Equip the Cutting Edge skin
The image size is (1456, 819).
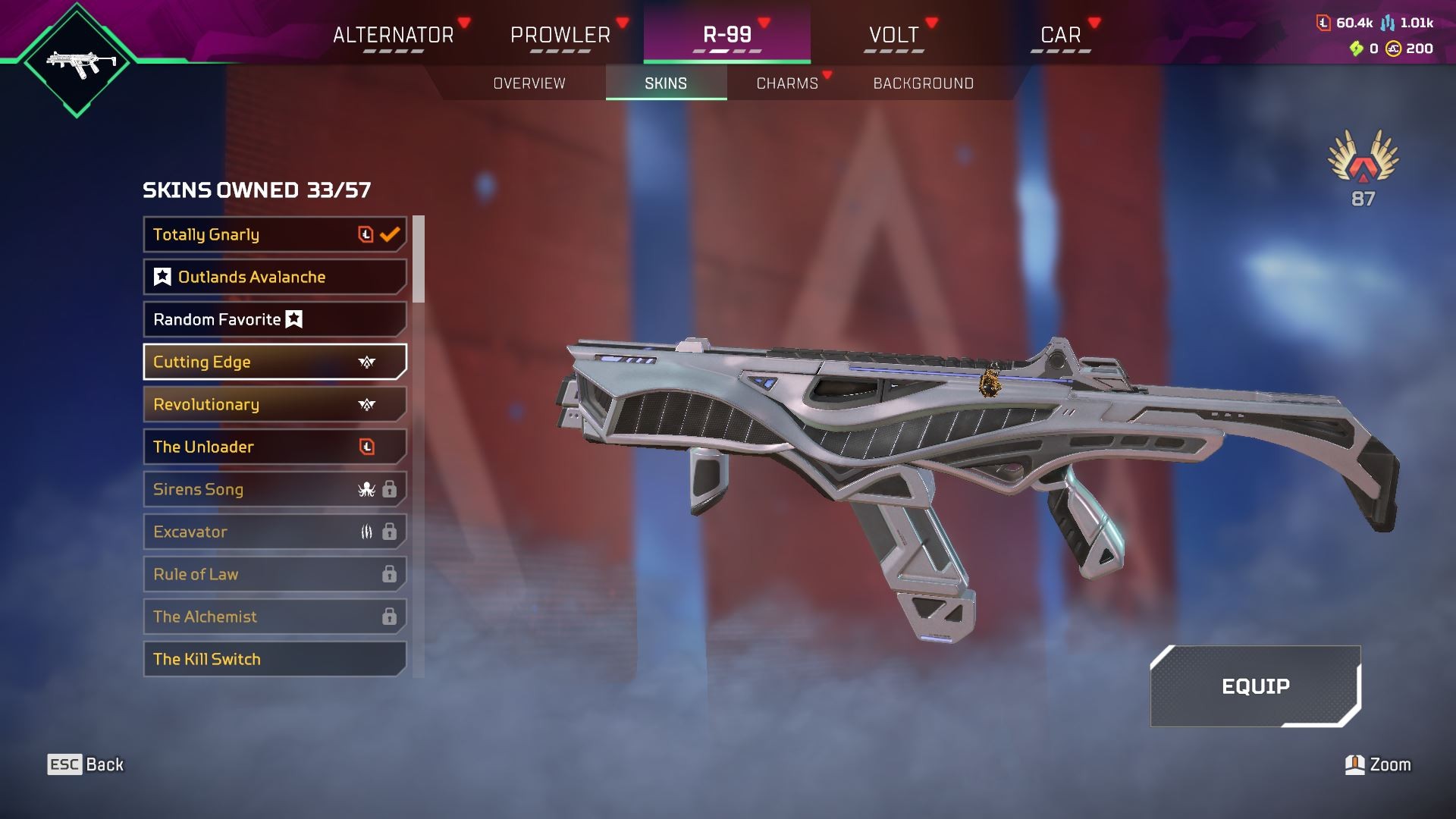point(1255,686)
